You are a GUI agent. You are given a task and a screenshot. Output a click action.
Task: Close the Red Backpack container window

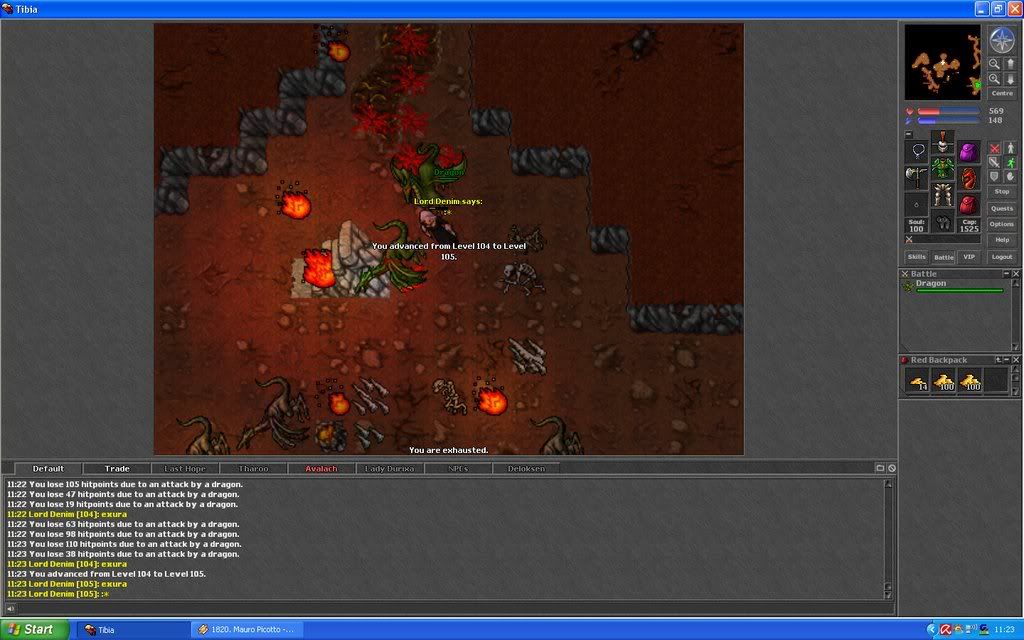pyautogui.click(x=1015, y=360)
